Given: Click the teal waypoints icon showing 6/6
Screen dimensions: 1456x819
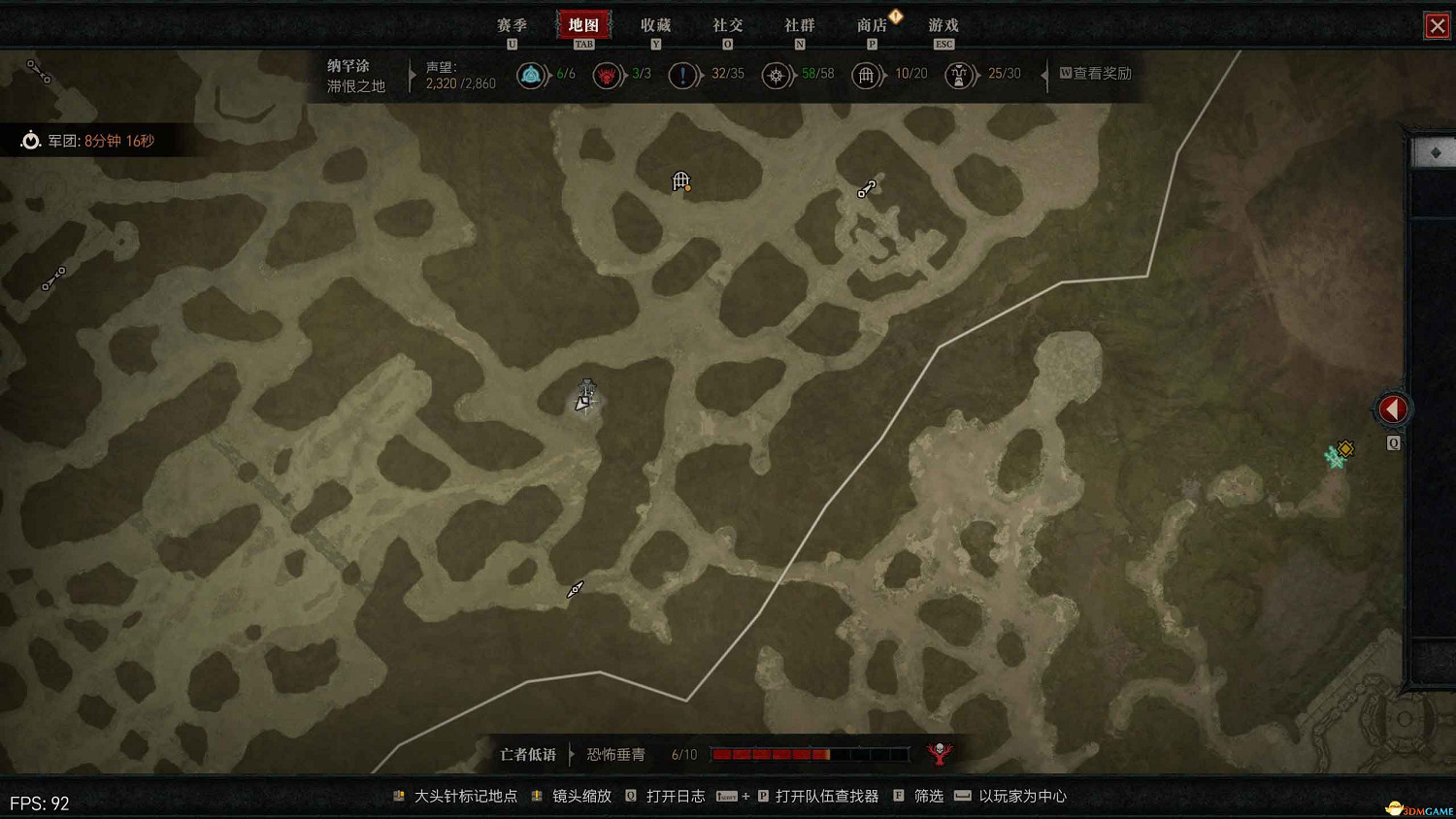Looking at the screenshot, I should (531, 74).
